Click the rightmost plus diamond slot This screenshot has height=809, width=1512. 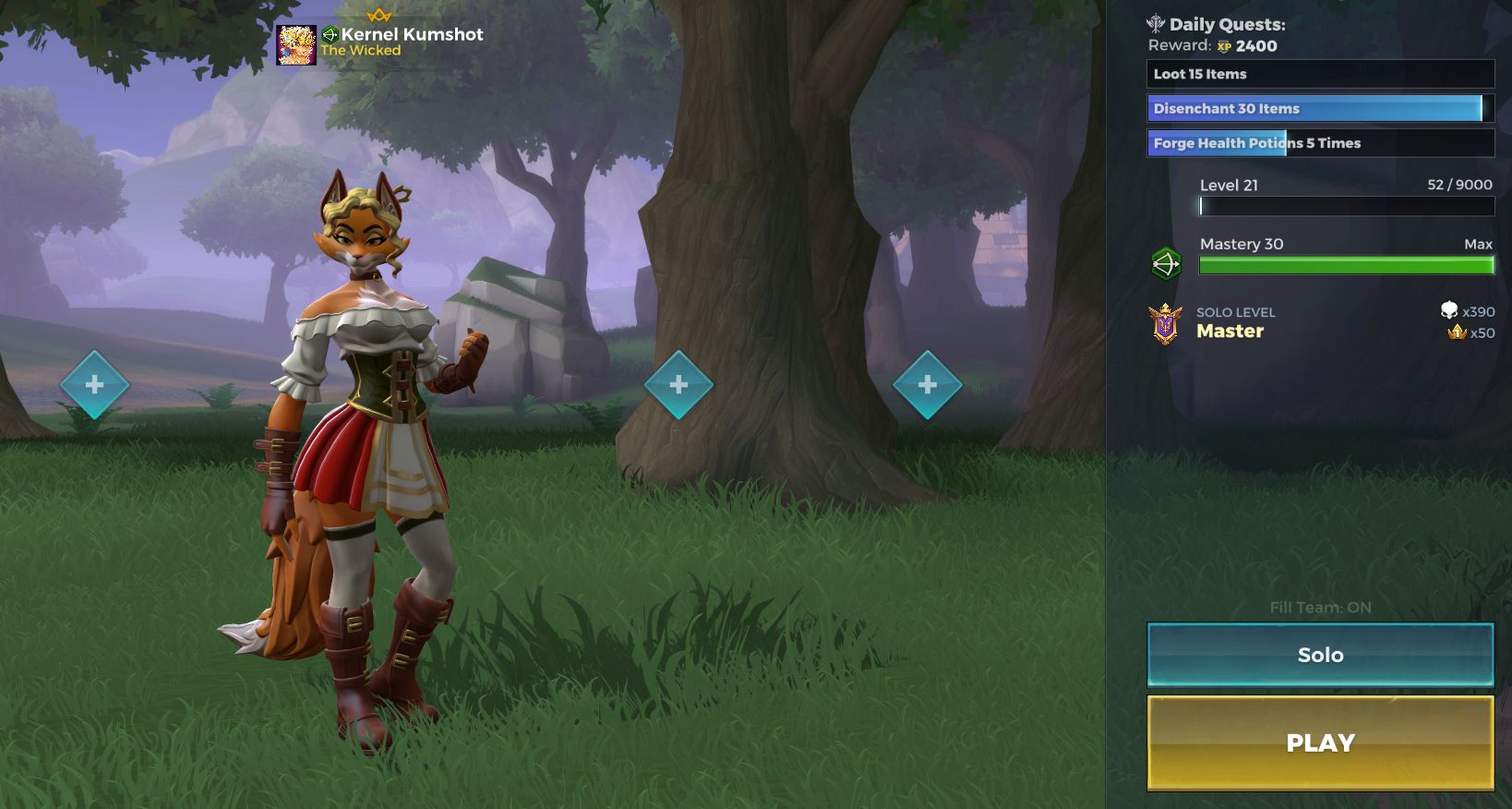(929, 385)
